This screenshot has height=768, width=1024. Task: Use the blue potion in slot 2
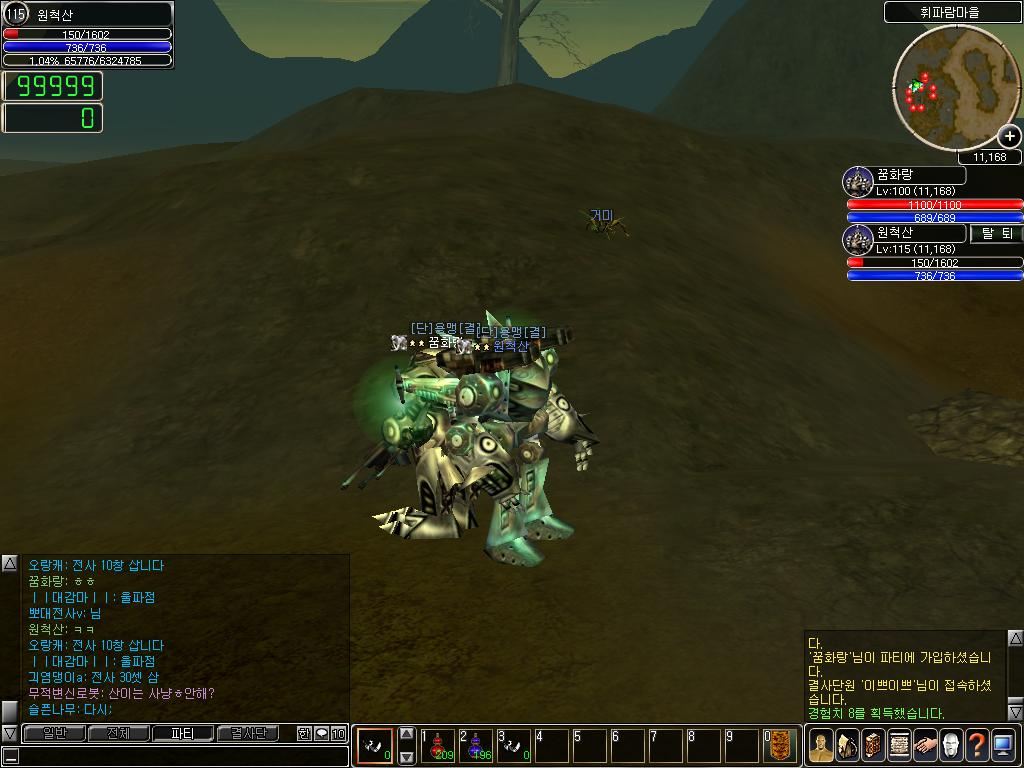tap(475, 746)
